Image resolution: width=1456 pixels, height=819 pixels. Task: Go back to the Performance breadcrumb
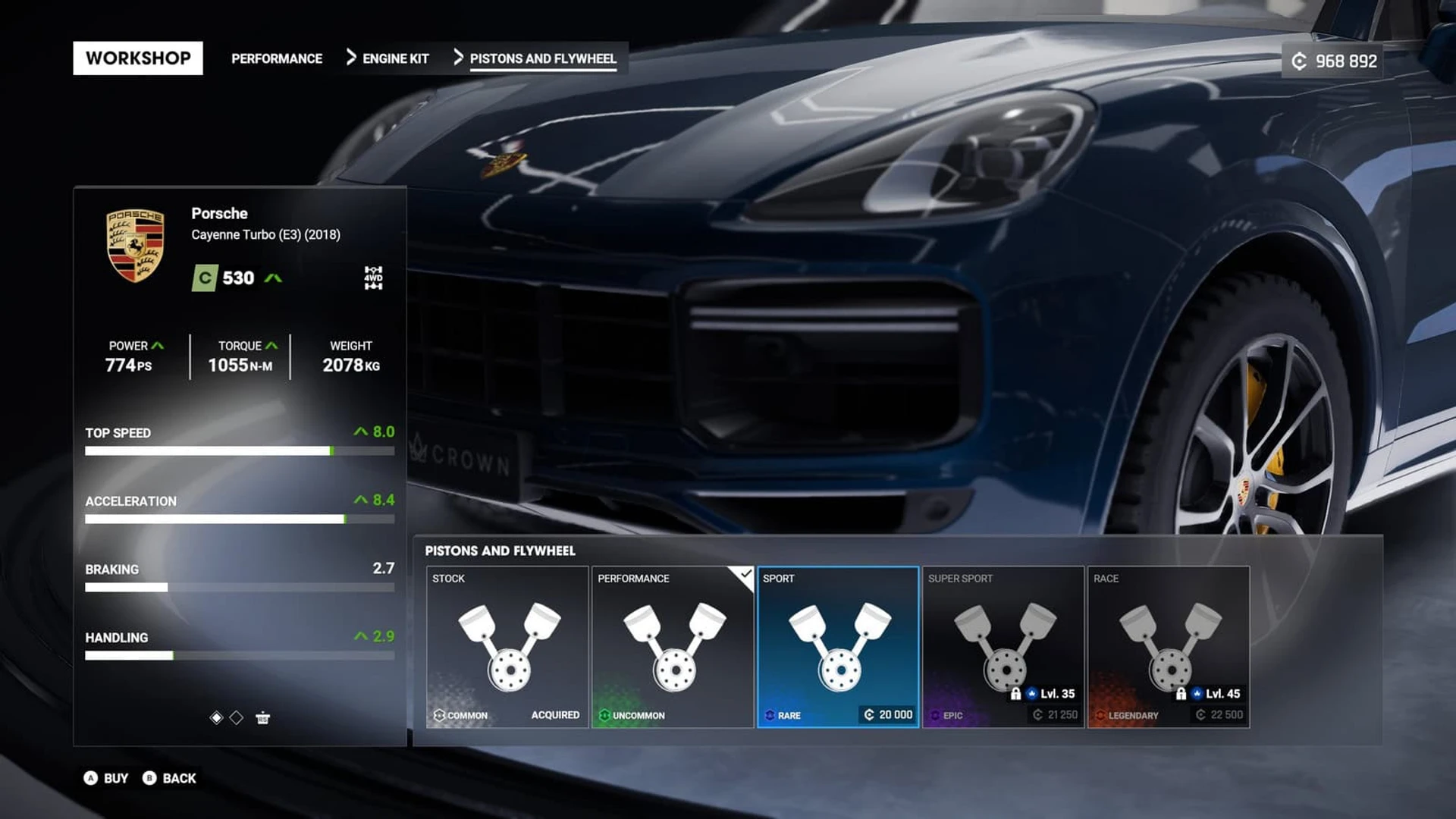(276, 58)
